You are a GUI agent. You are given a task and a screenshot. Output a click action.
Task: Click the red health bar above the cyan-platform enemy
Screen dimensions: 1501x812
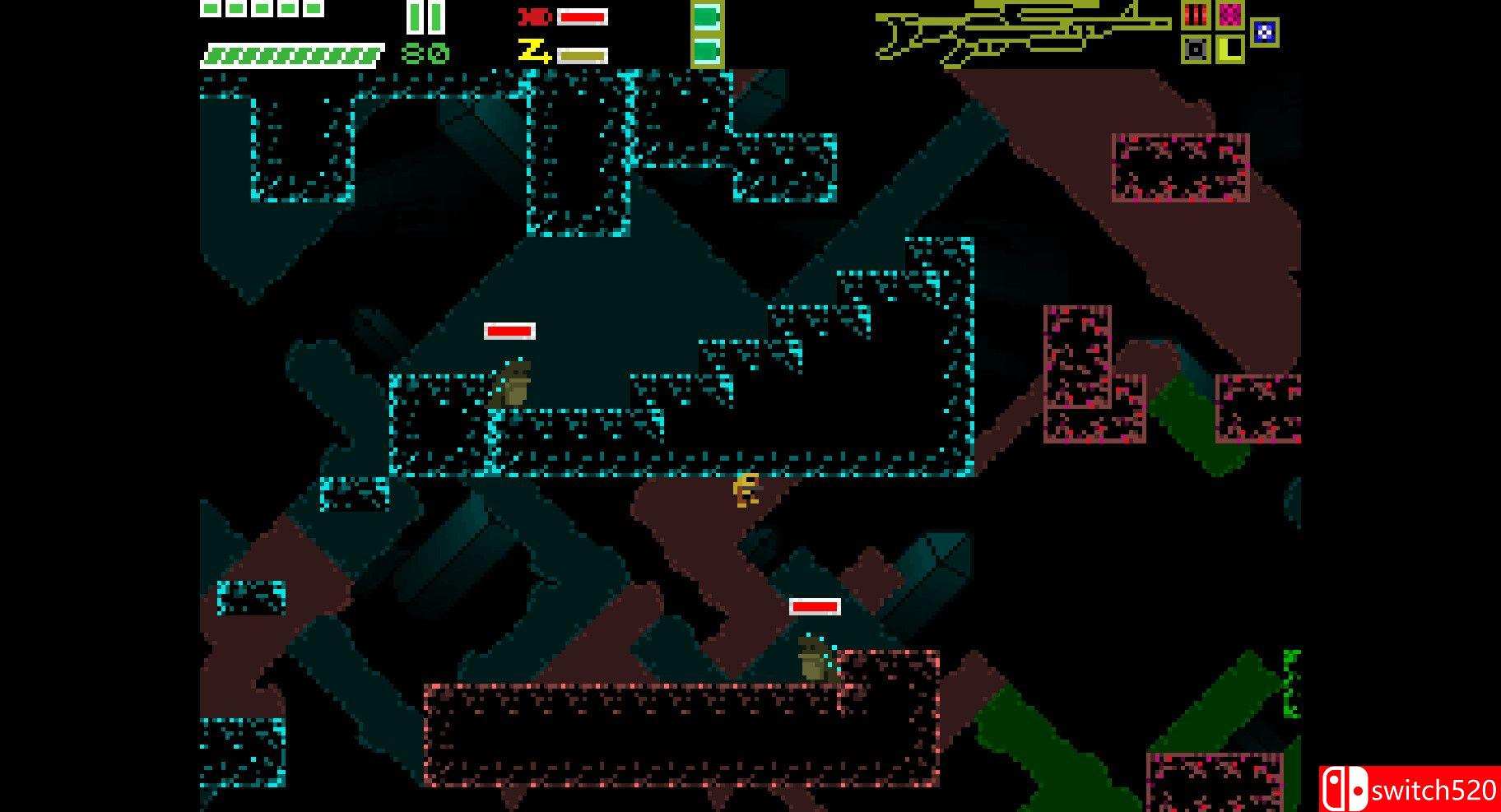click(x=509, y=332)
